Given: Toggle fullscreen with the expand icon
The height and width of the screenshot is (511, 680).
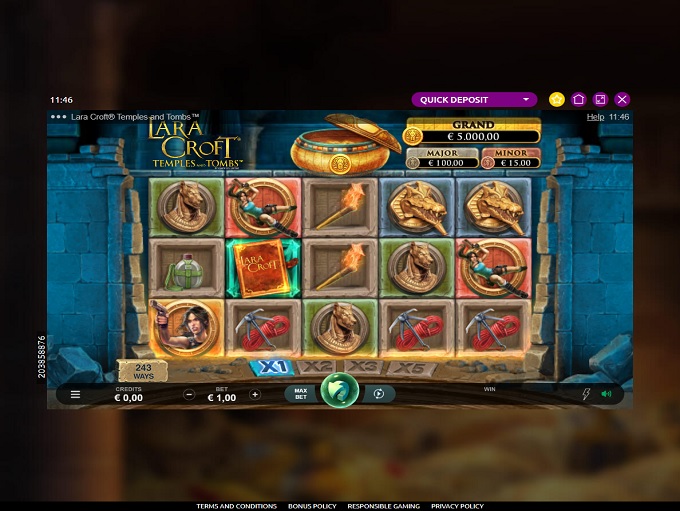Looking at the screenshot, I should click(600, 100).
